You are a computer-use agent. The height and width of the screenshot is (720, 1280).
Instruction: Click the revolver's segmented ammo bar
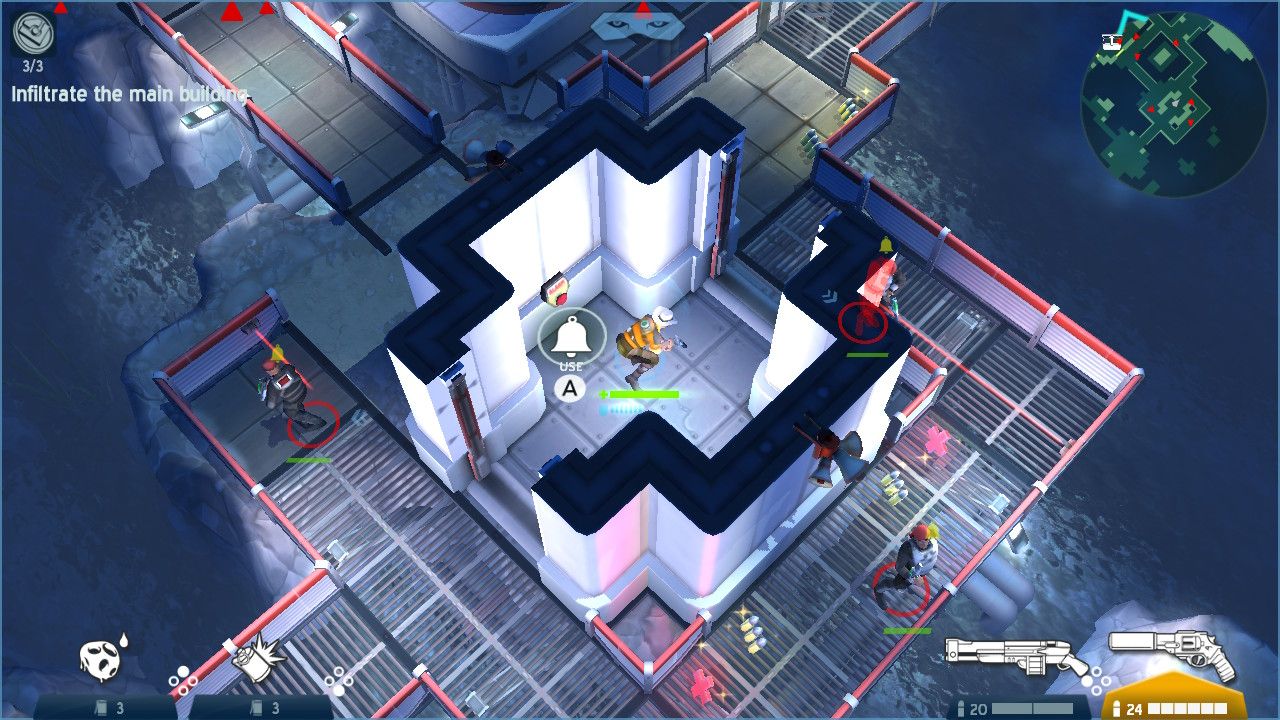[1188, 707]
